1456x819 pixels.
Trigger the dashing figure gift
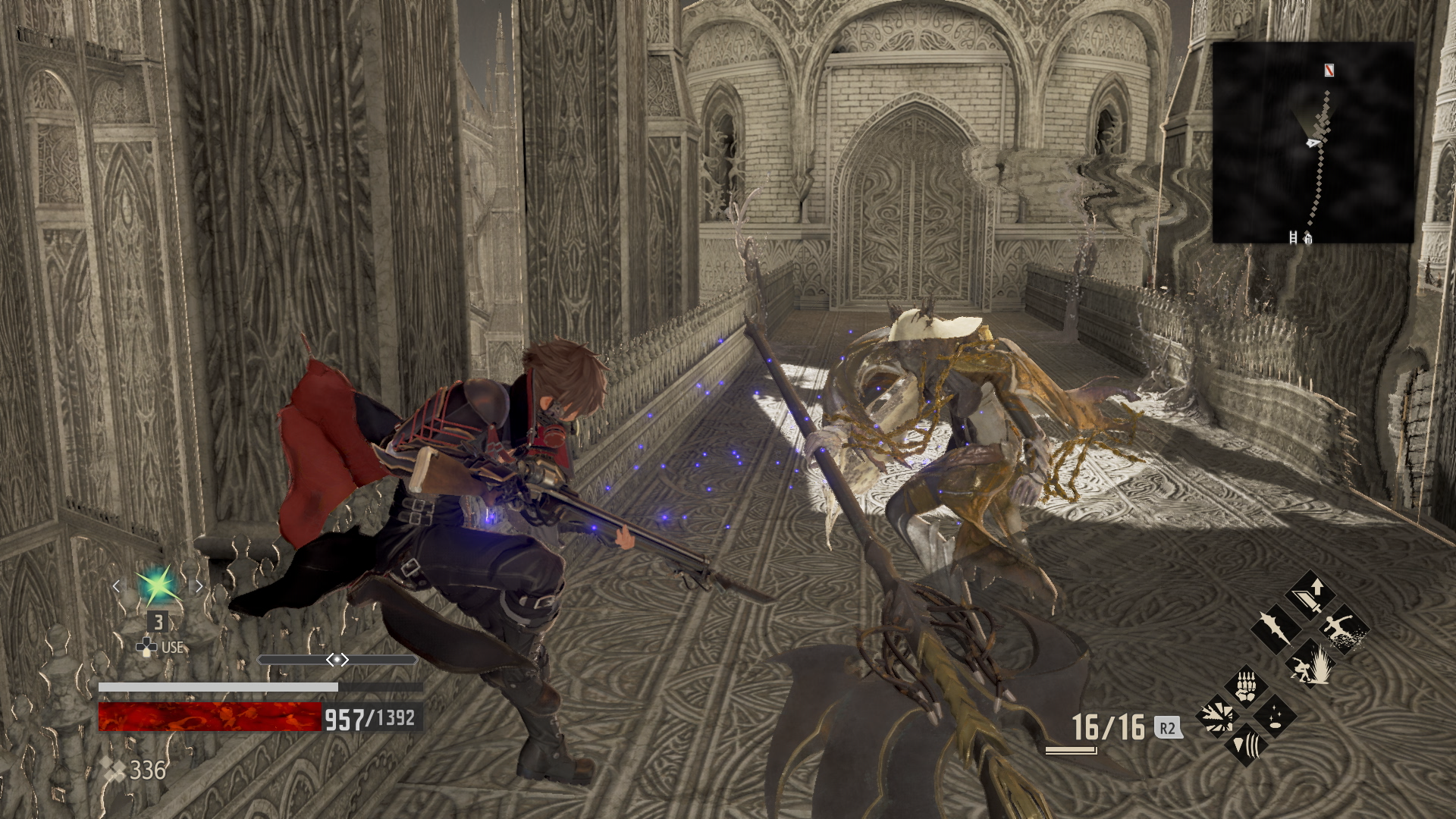pyautogui.click(x=1345, y=629)
